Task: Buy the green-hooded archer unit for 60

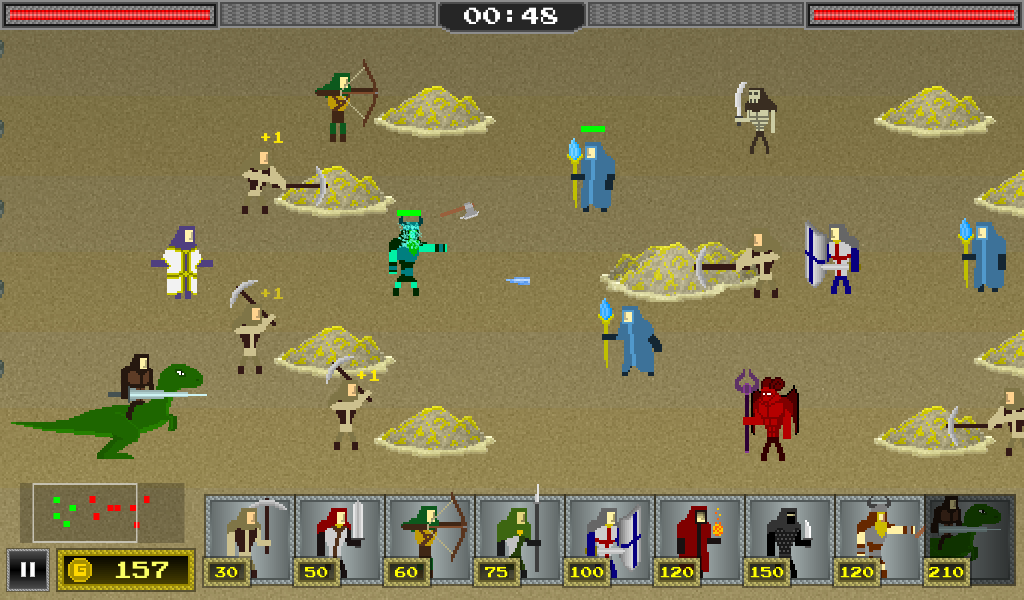Action: pyautogui.click(x=429, y=538)
